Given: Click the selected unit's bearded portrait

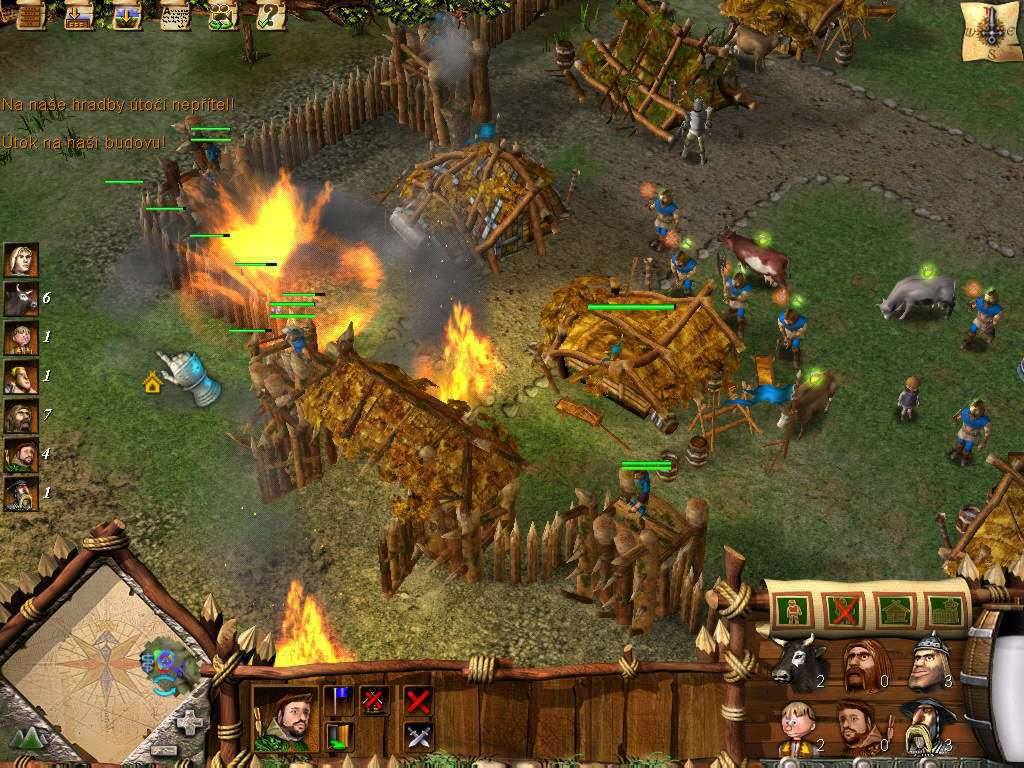Looking at the screenshot, I should pos(284,717).
